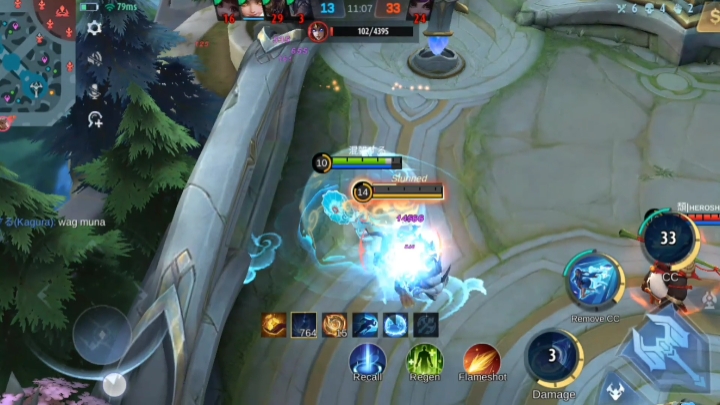Tap the CC skill showing 33
The height and width of the screenshot is (405, 720).
pyautogui.click(x=667, y=240)
